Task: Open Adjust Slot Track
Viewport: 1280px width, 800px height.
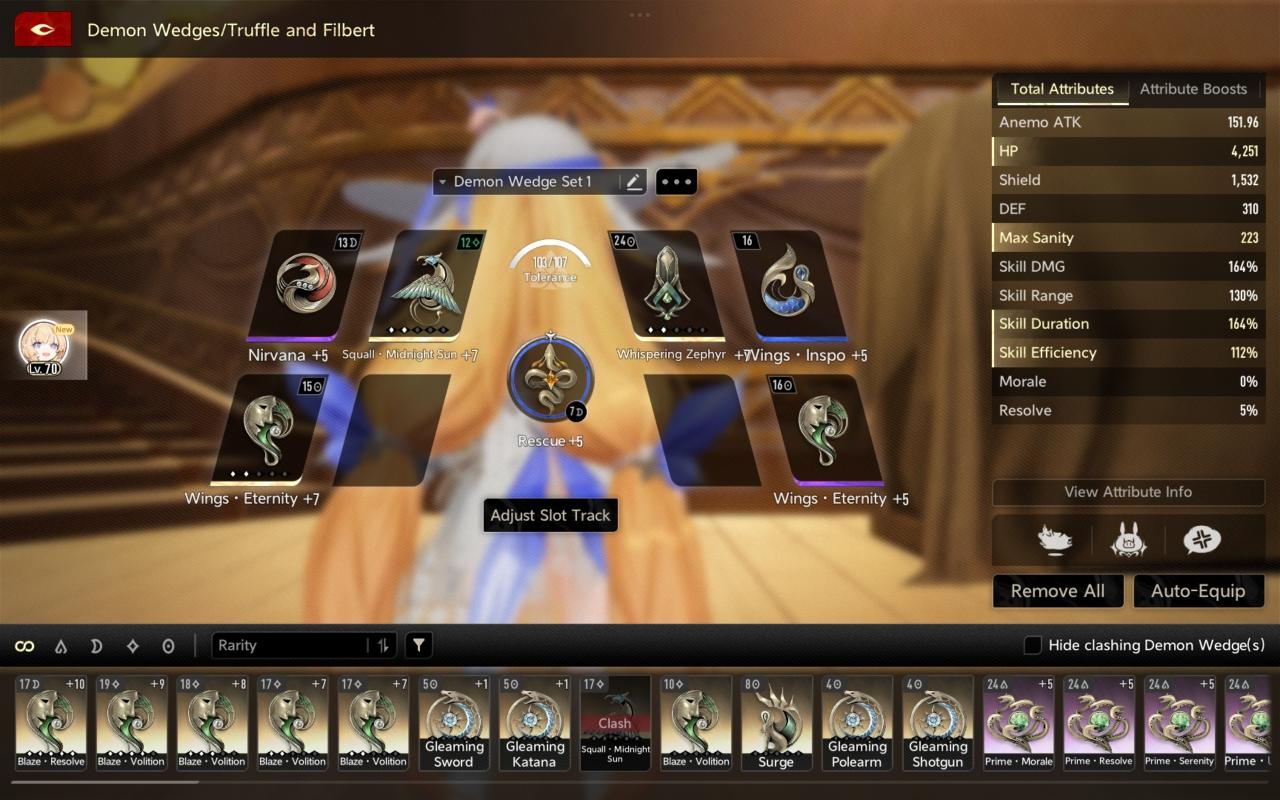Action: (x=550, y=516)
